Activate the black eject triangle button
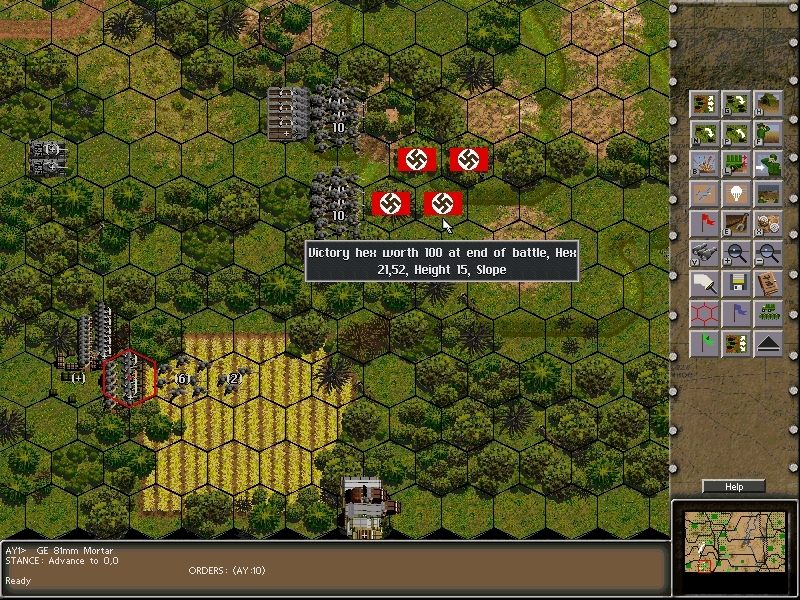Viewport: 800px width, 600px height. (x=768, y=344)
